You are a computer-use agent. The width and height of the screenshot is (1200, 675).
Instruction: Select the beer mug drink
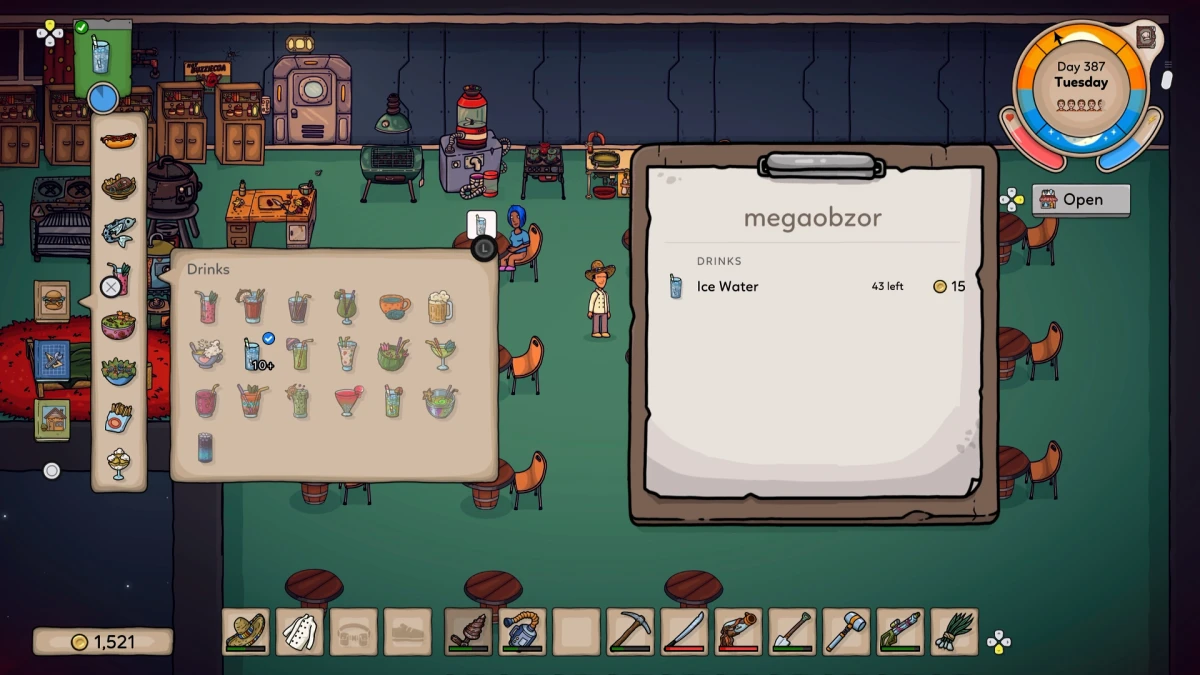pos(440,306)
